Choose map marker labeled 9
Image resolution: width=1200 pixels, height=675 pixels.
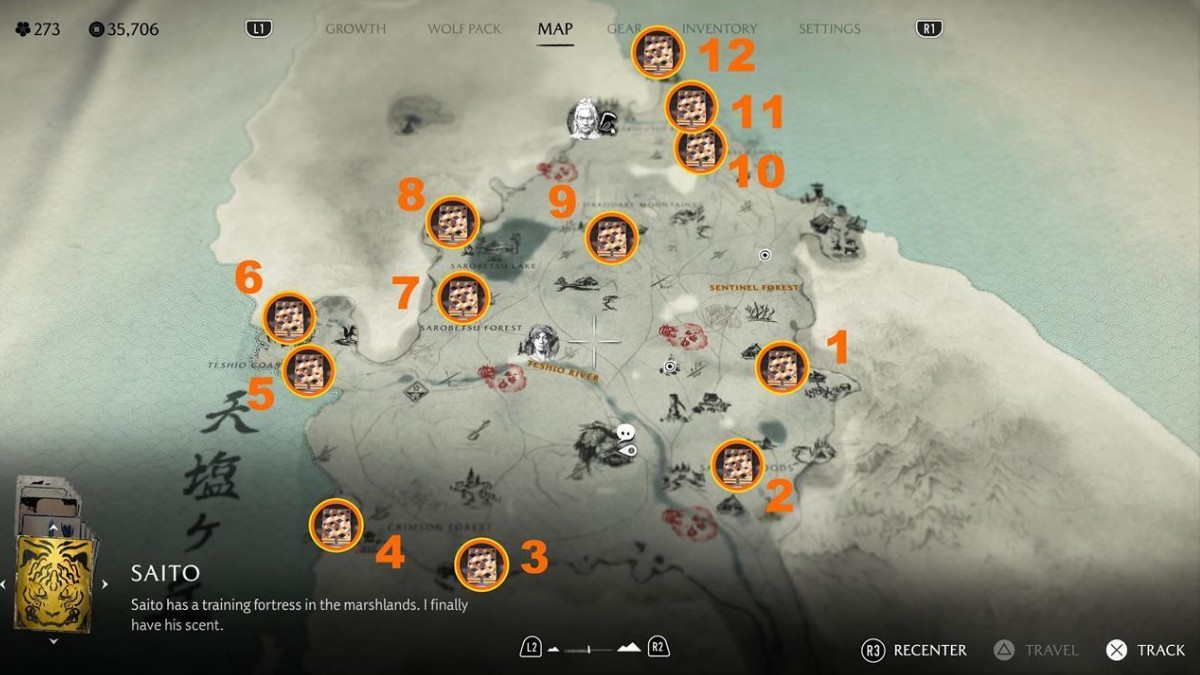pyautogui.click(x=610, y=237)
